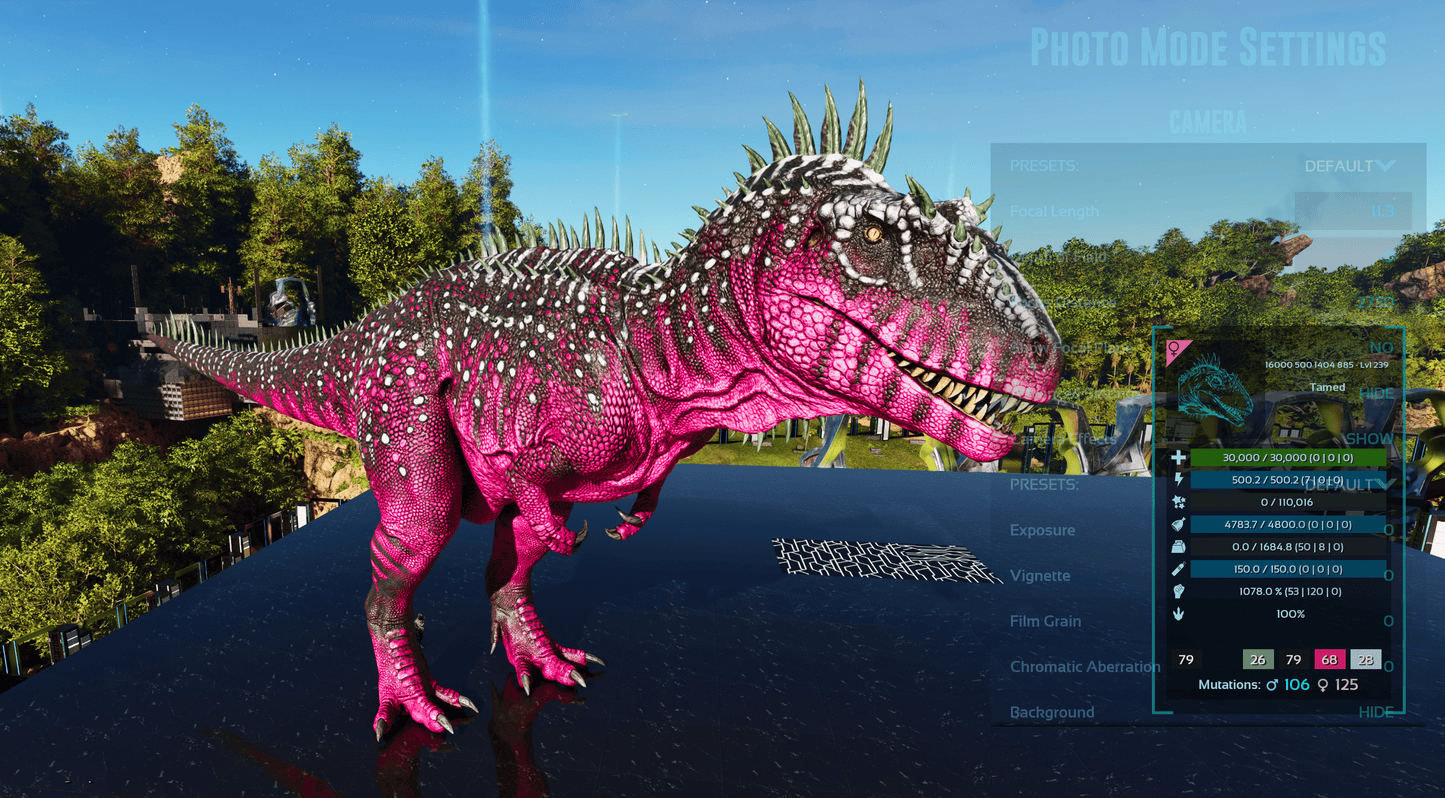
Task: Toggle the Background HIDE option
Action: [x=1375, y=712]
